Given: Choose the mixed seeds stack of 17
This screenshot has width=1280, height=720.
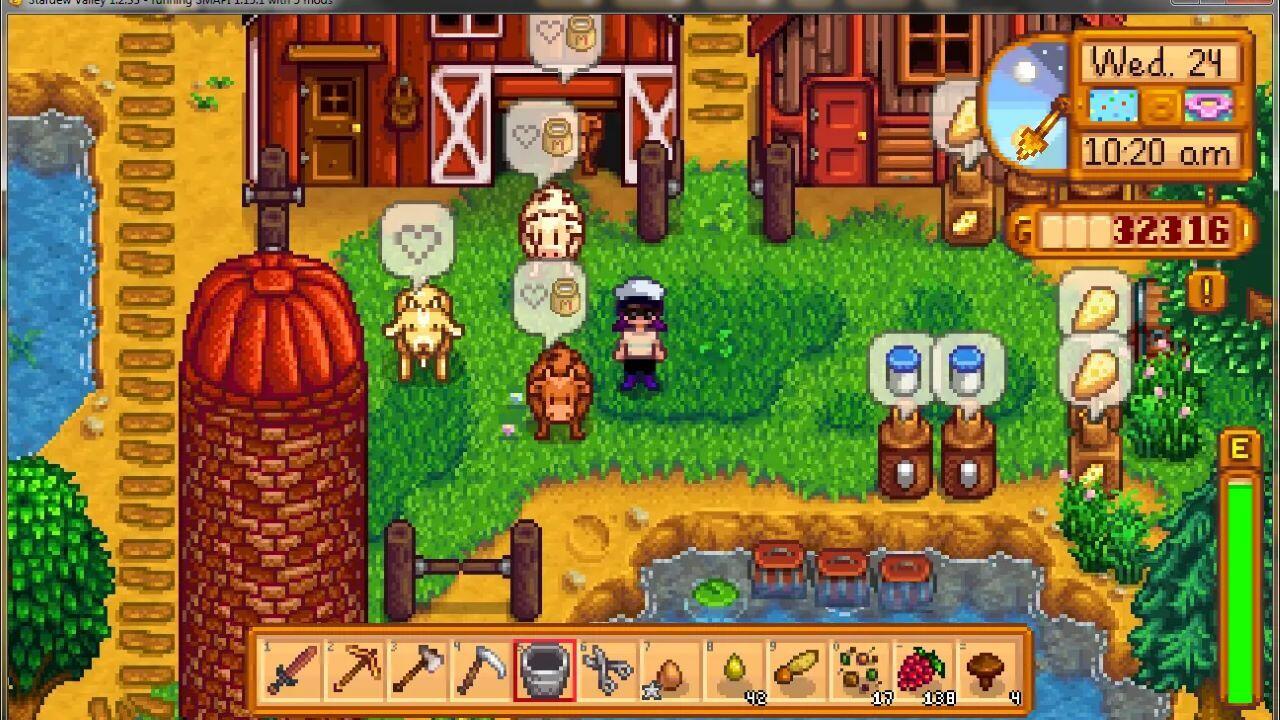Looking at the screenshot, I should (x=860, y=669).
